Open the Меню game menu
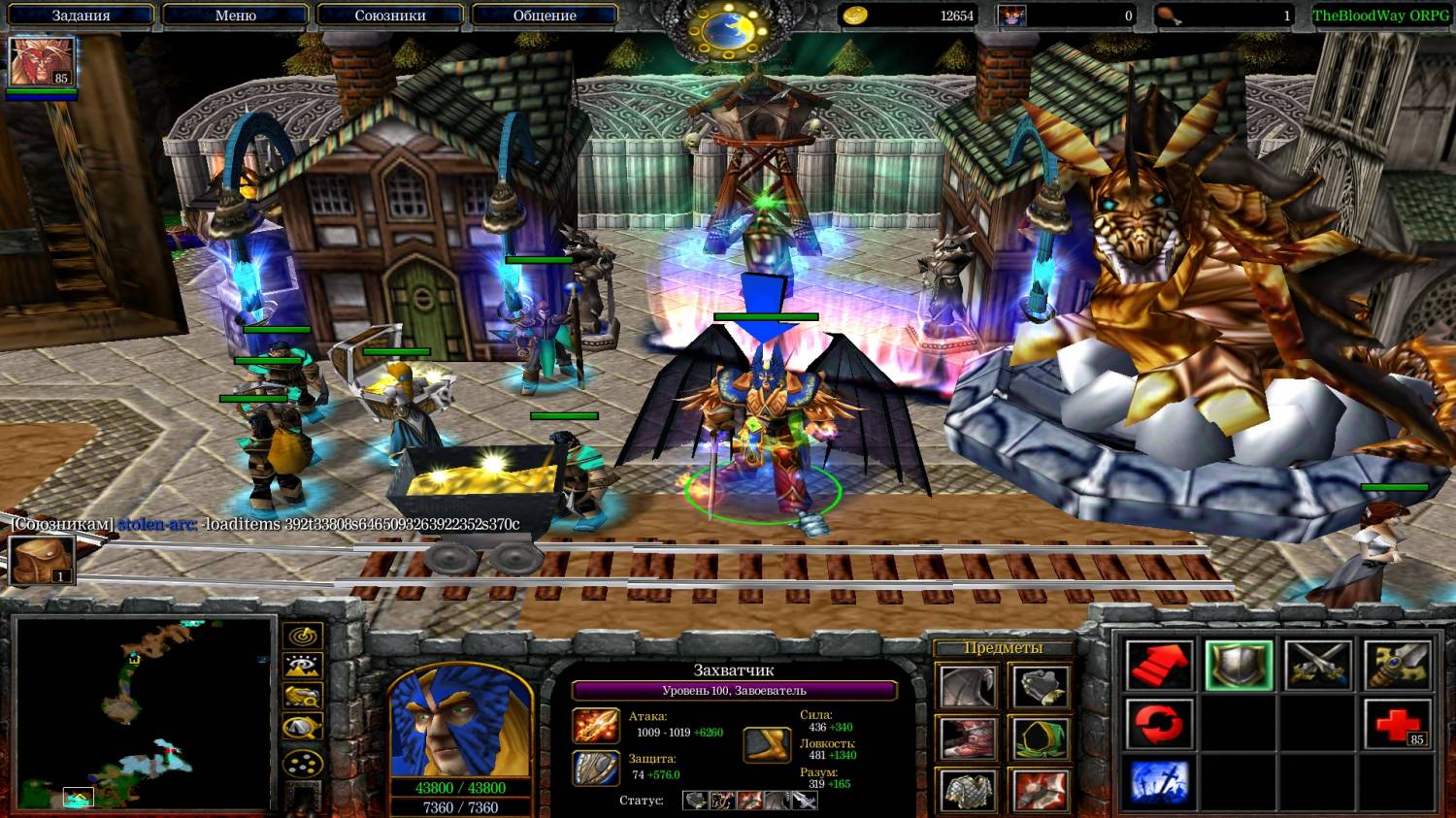This screenshot has width=1456, height=818. [x=235, y=16]
